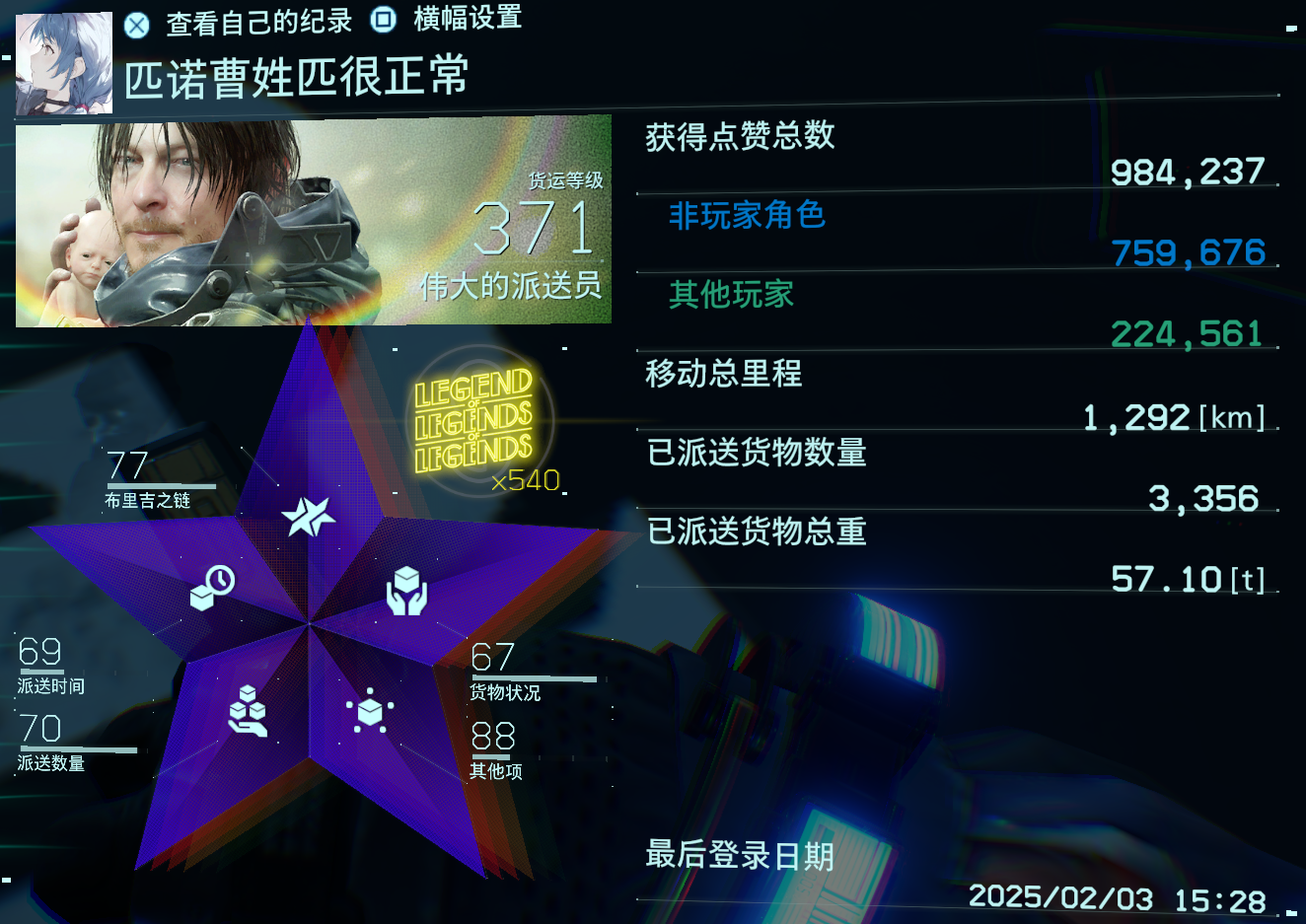Click the Legend of Legends of Legends badge
The width and height of the screenshot is (1306, 924).
click(473, 422)
